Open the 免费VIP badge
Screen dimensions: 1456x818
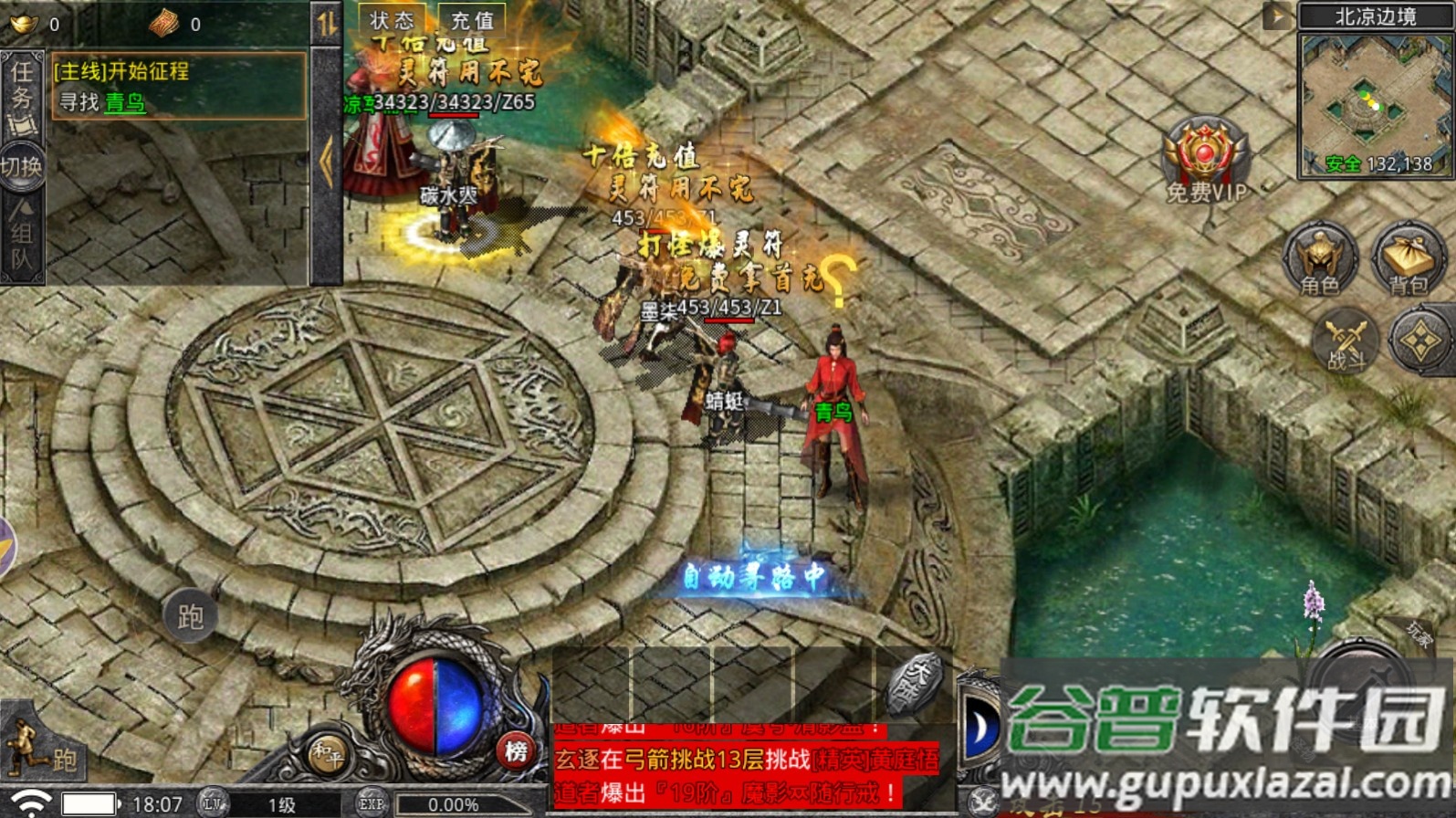coord(1205,160)
